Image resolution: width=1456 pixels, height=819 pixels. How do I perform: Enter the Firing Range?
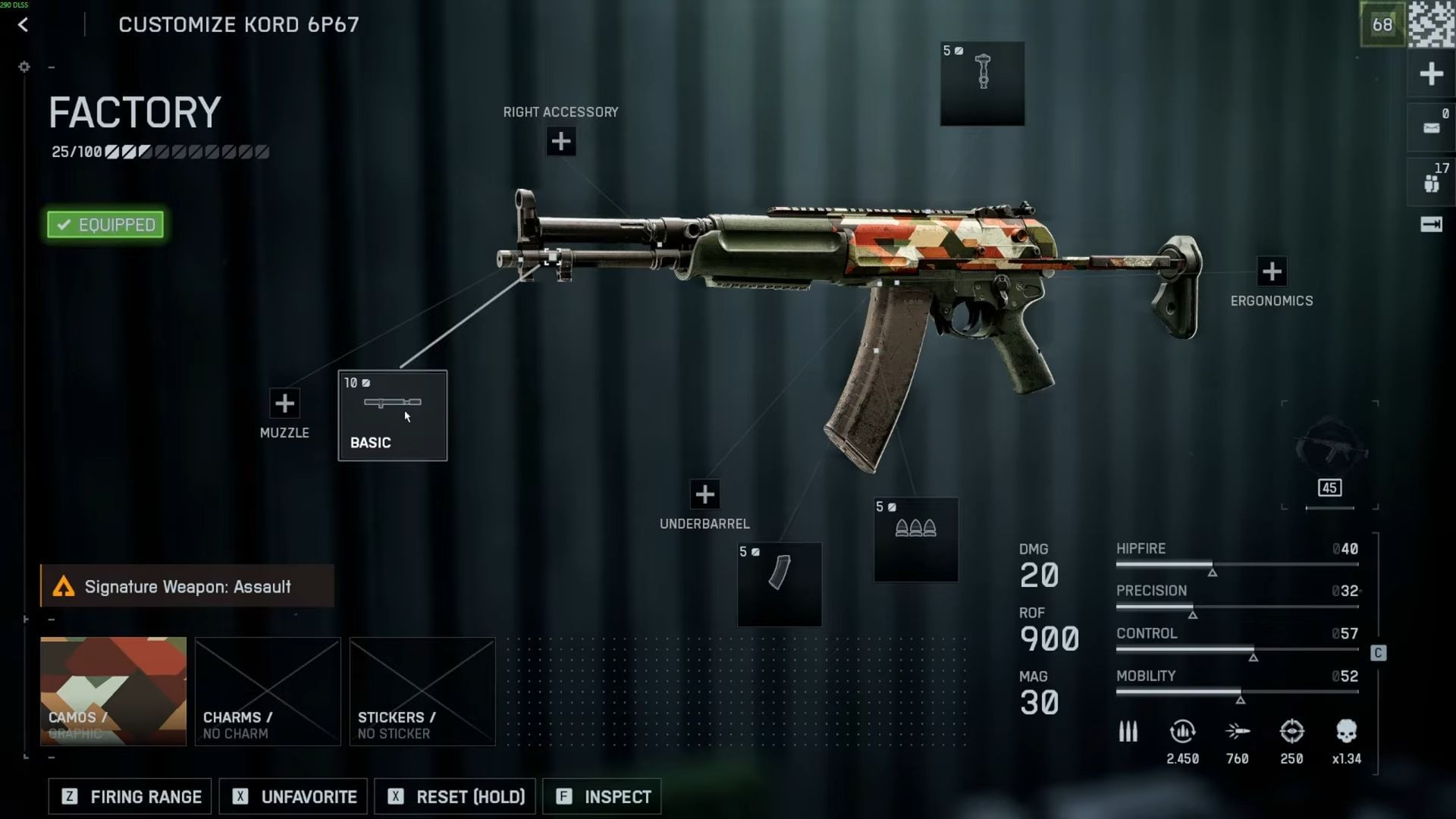pos(129,796)
